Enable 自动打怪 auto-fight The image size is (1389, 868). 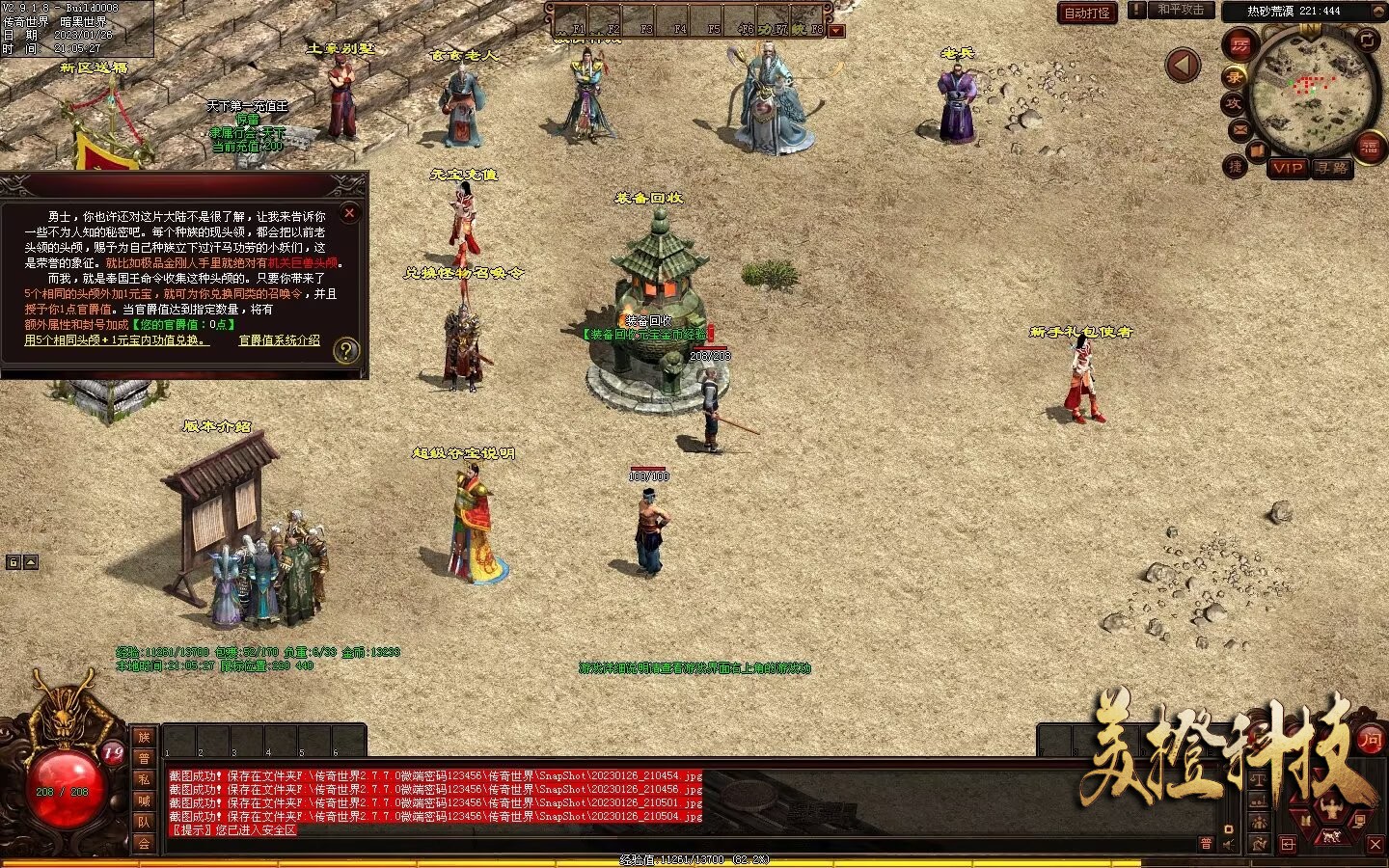pos(1087,14)
